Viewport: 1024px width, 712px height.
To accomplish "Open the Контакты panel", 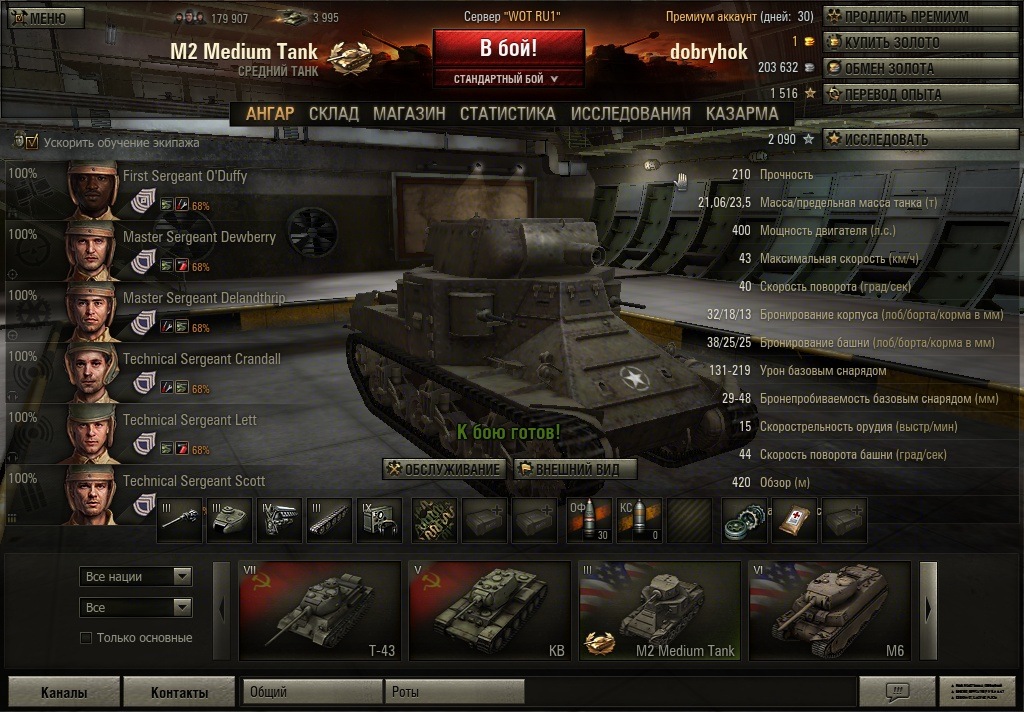I will tap(179, 692).
